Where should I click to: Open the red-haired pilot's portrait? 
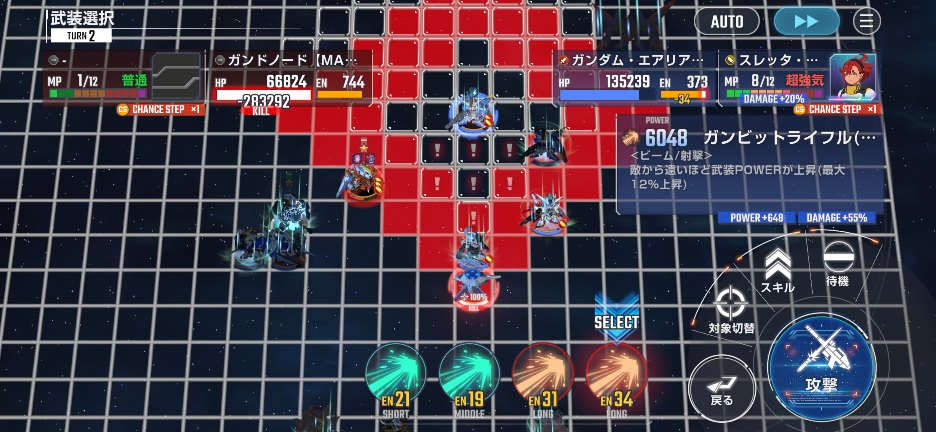pyautogui.click(x=853, y=76)
